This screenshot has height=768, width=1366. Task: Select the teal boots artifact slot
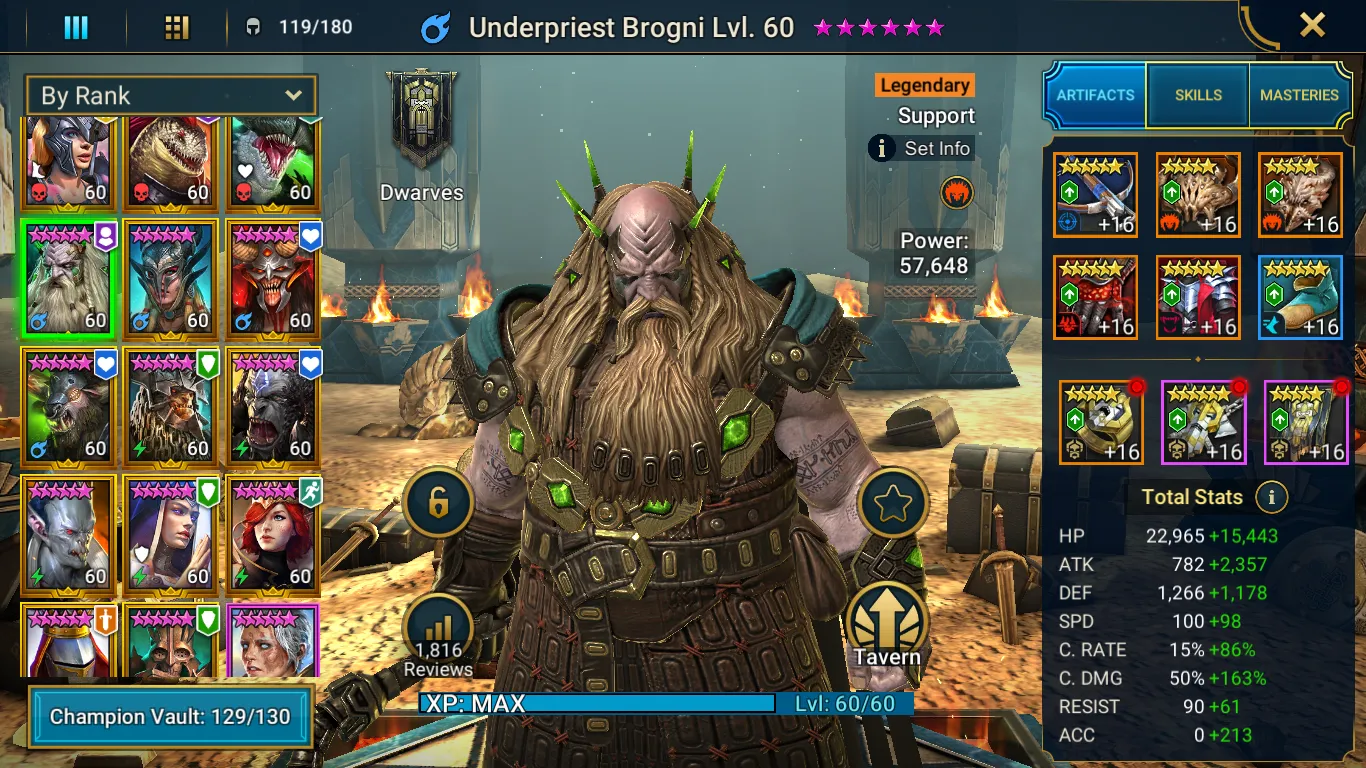pos(1300,298)
